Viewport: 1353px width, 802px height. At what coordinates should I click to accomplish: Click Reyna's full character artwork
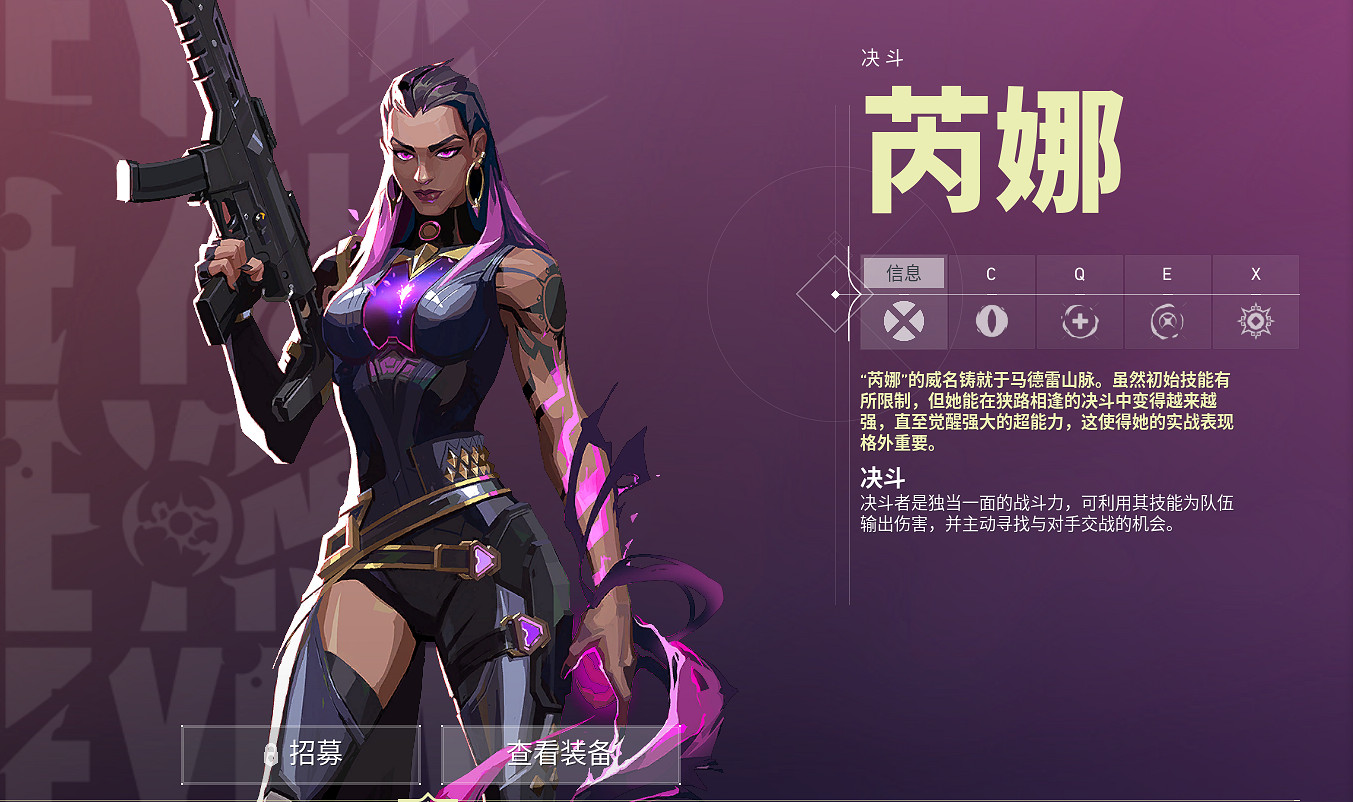[x=400, y=400]
